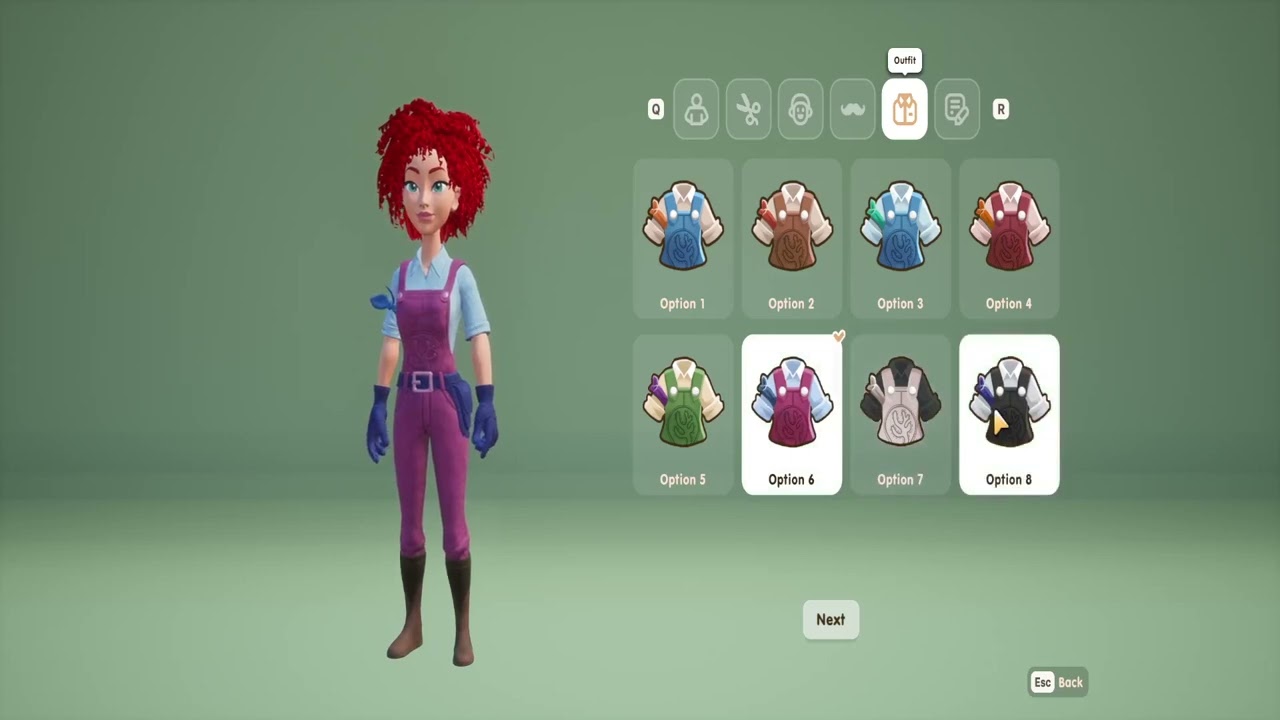1280x720 pixels.
Task: Pick outfit Option 3
Action: point(900,238)
